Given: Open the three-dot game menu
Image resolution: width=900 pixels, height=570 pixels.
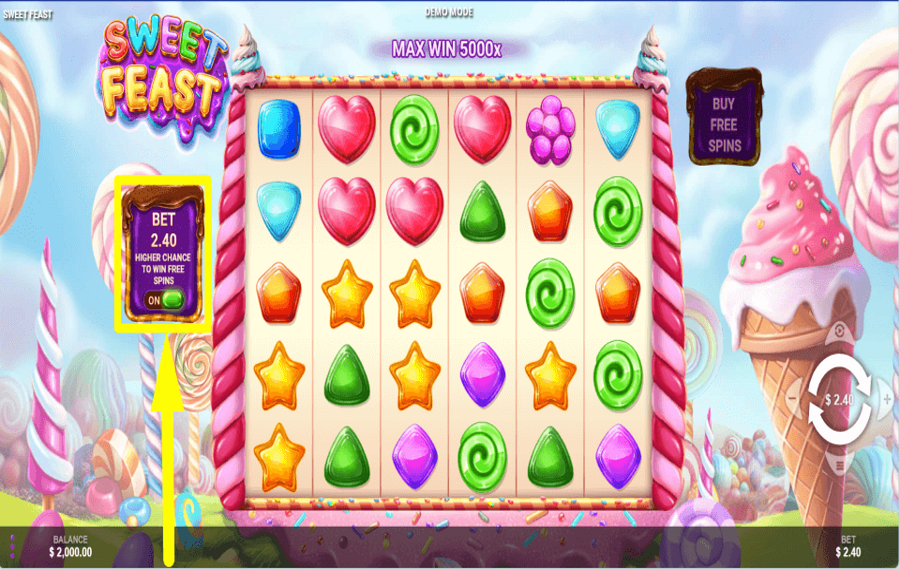Looking at the screenshot, I should click(12, 547).
